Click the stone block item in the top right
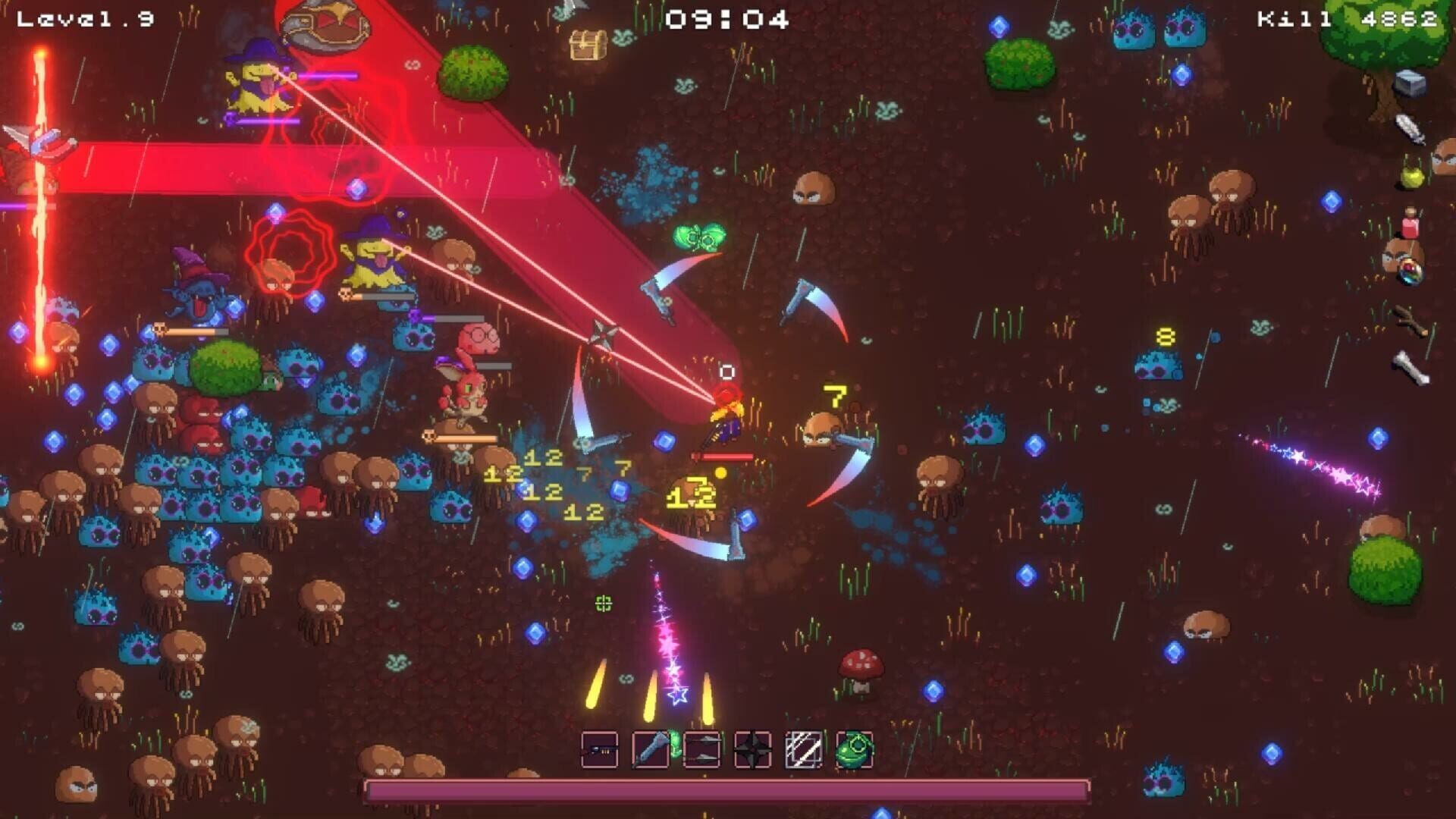Viewport: 1456px width, 819px height. point(1409,83)
